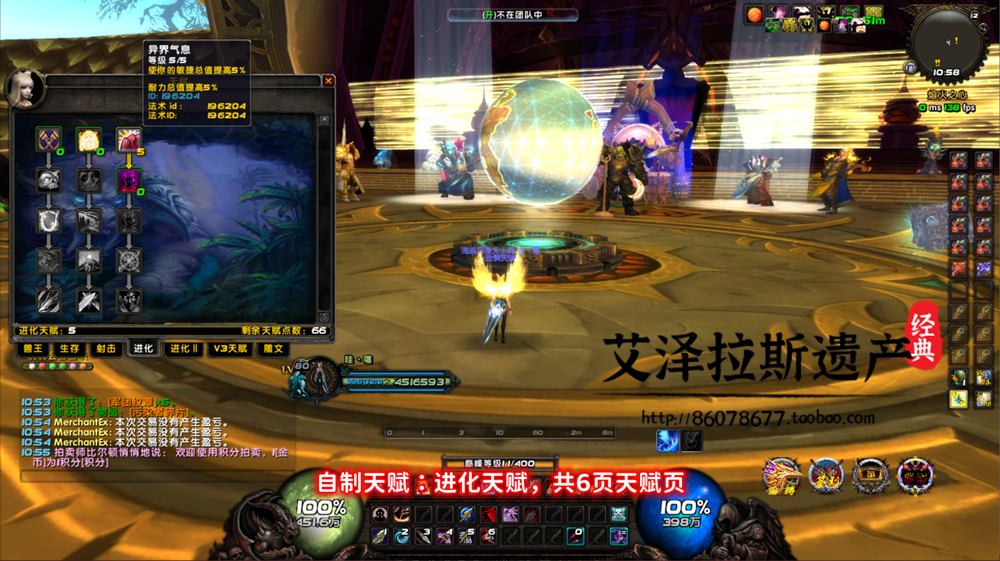Viewport: 1000px width, 561px height.
Task: Close the talent window
Action: pyautogui.click(x=328, y=81)
